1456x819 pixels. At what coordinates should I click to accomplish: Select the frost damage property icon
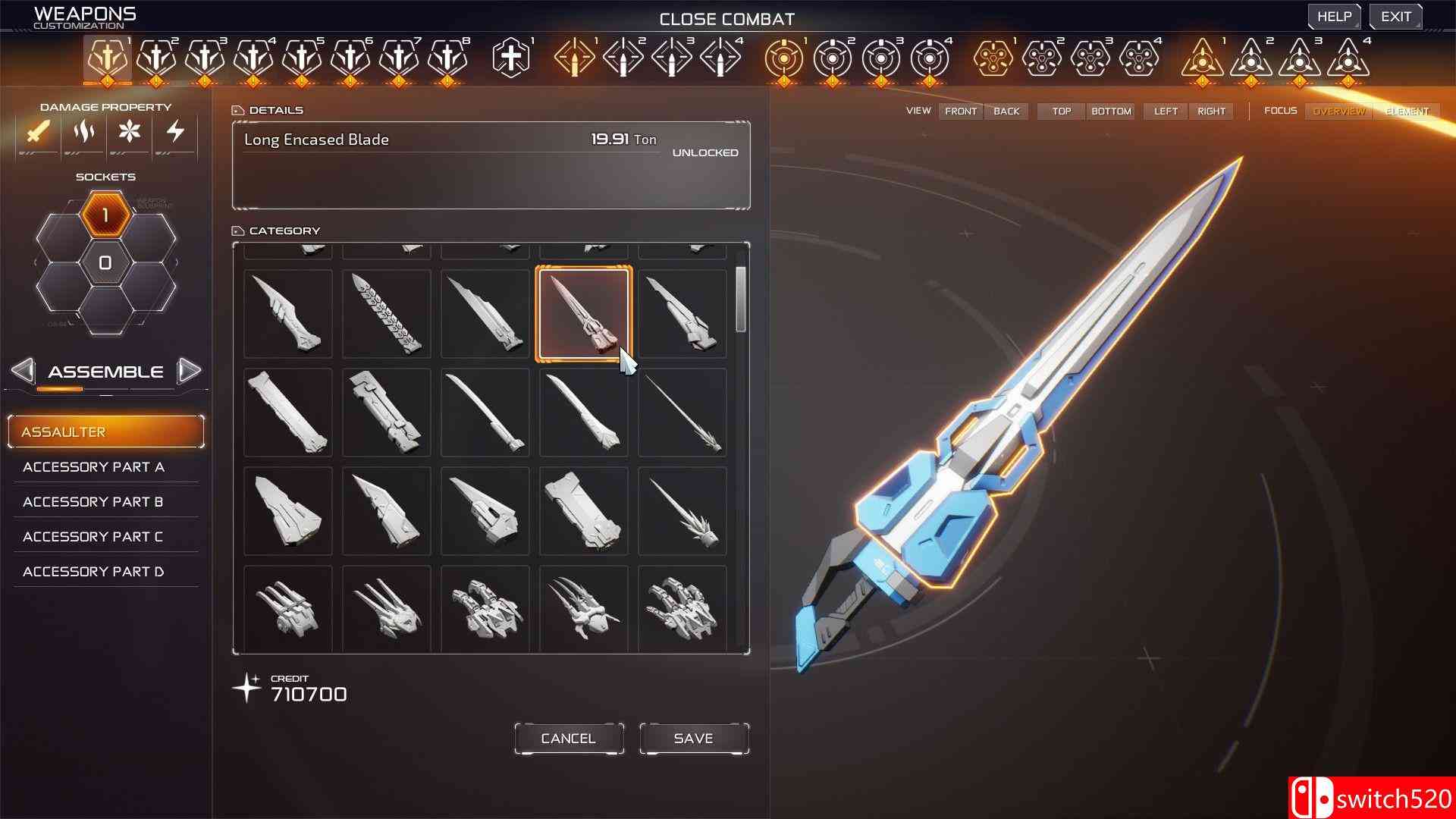[x=130, y=133]
